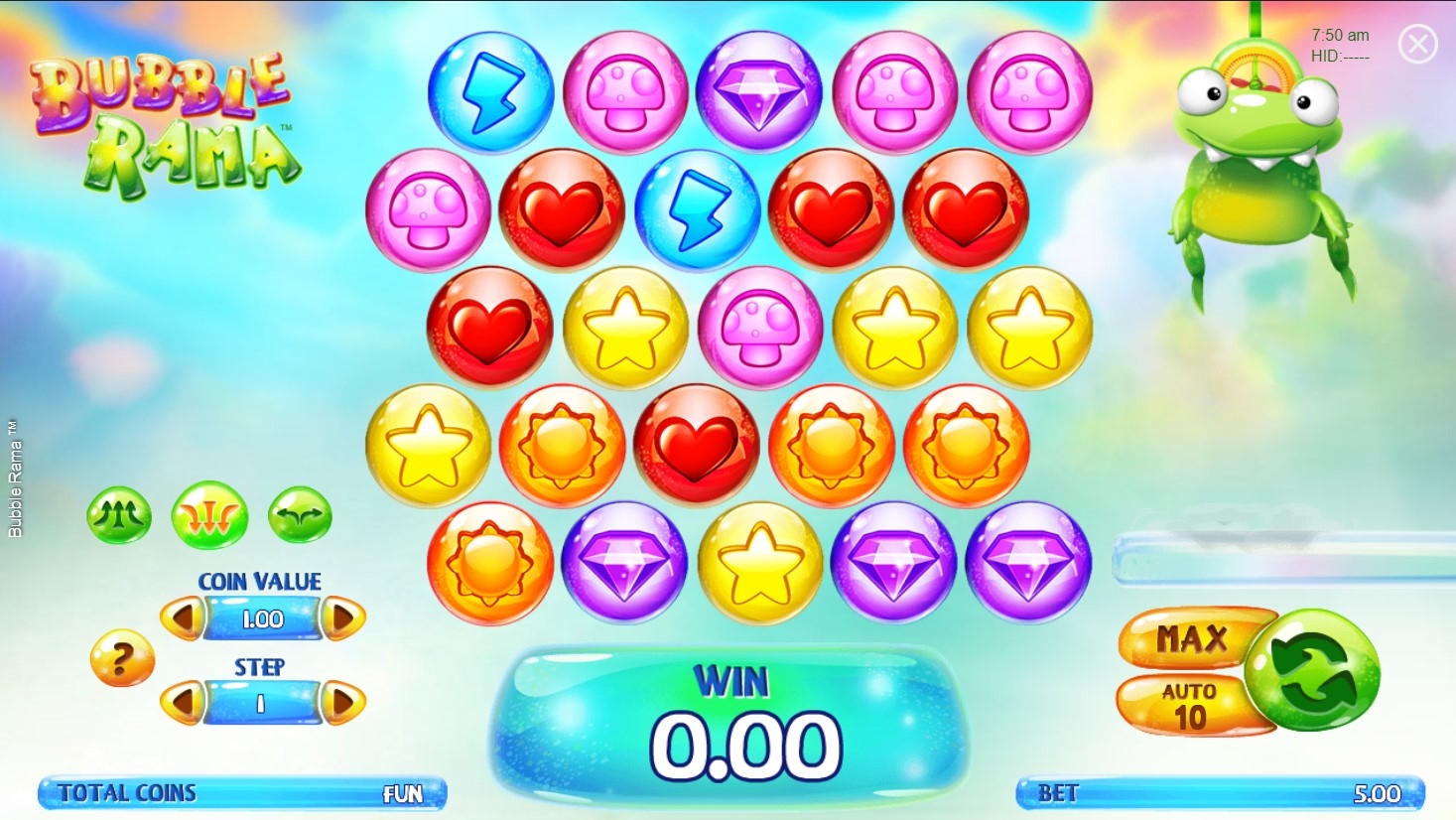Screen dimensions: 1456x820
Task: Close the game with the X button
Action: click(1417, 44)
